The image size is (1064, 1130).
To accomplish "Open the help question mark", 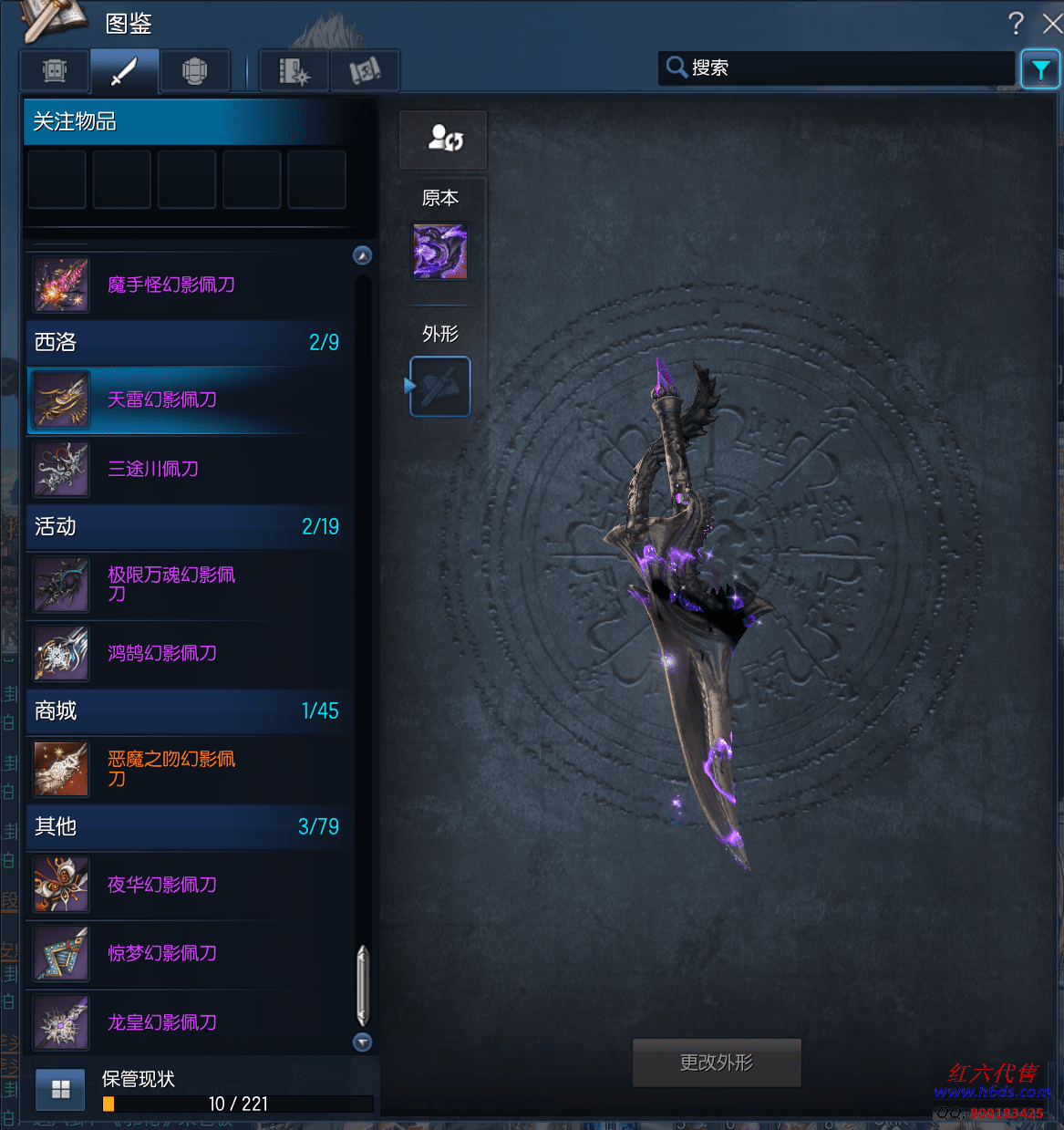I will pyautogui.click(x=1016, y=23).
